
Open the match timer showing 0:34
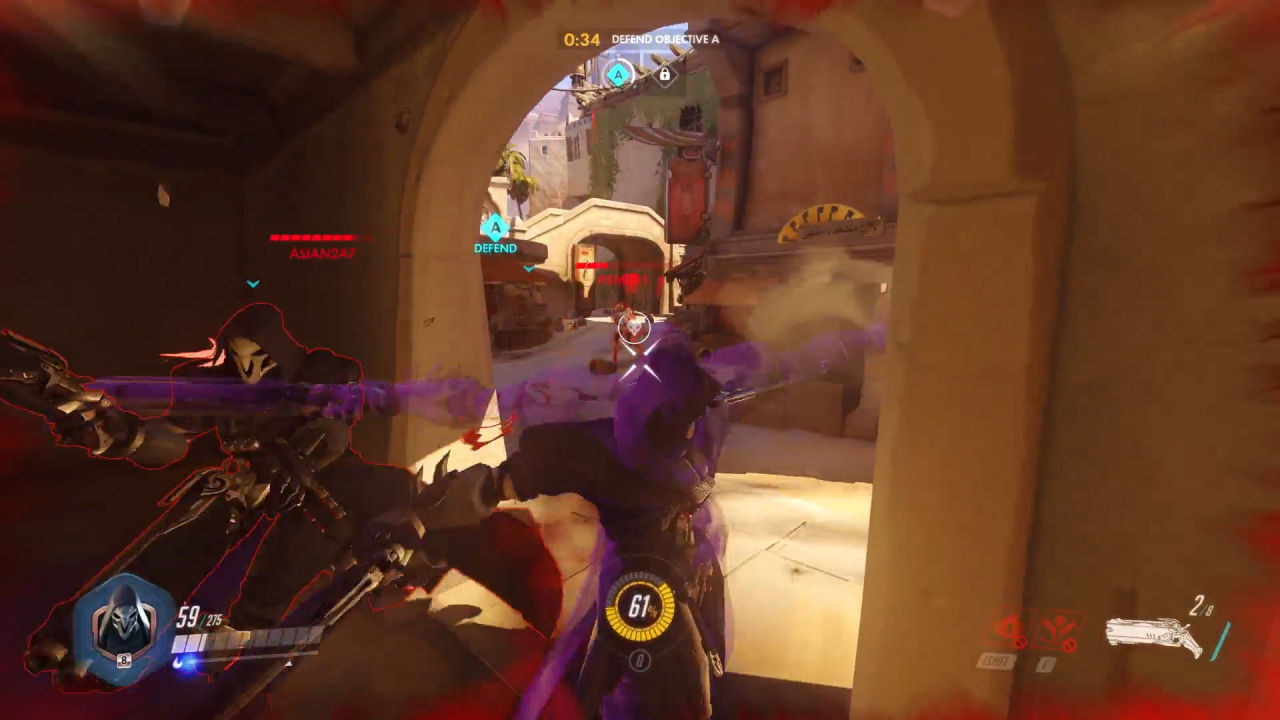point(581,38)
